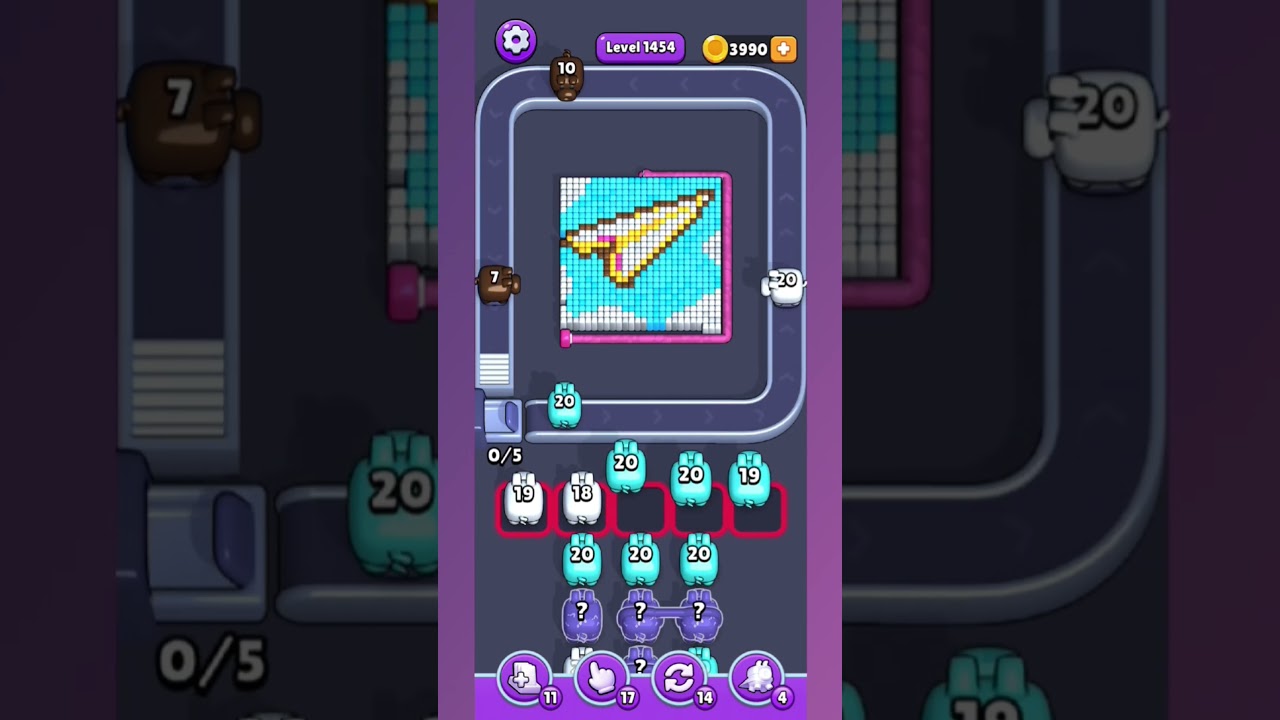
Task: Select the add-slot booster showing 11 uses
Action: (524, 678)
